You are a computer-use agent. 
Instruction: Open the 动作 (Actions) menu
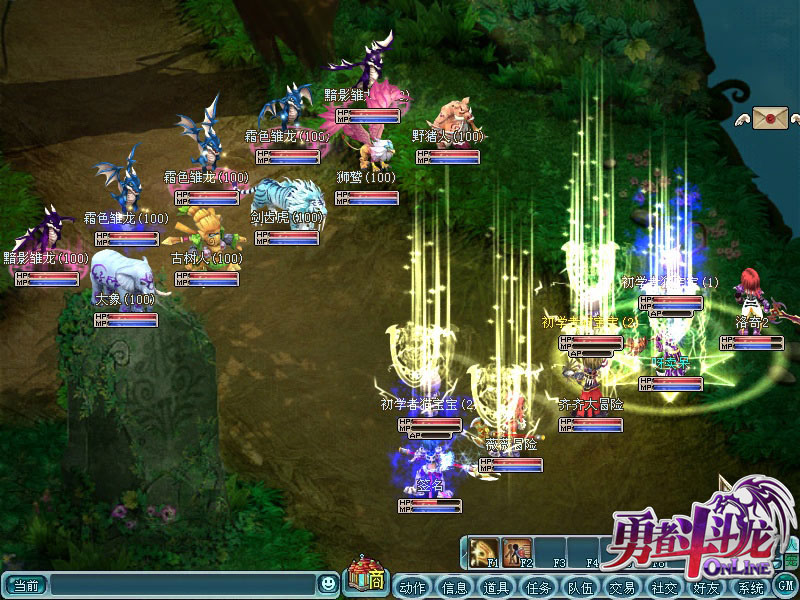(412, 587)
